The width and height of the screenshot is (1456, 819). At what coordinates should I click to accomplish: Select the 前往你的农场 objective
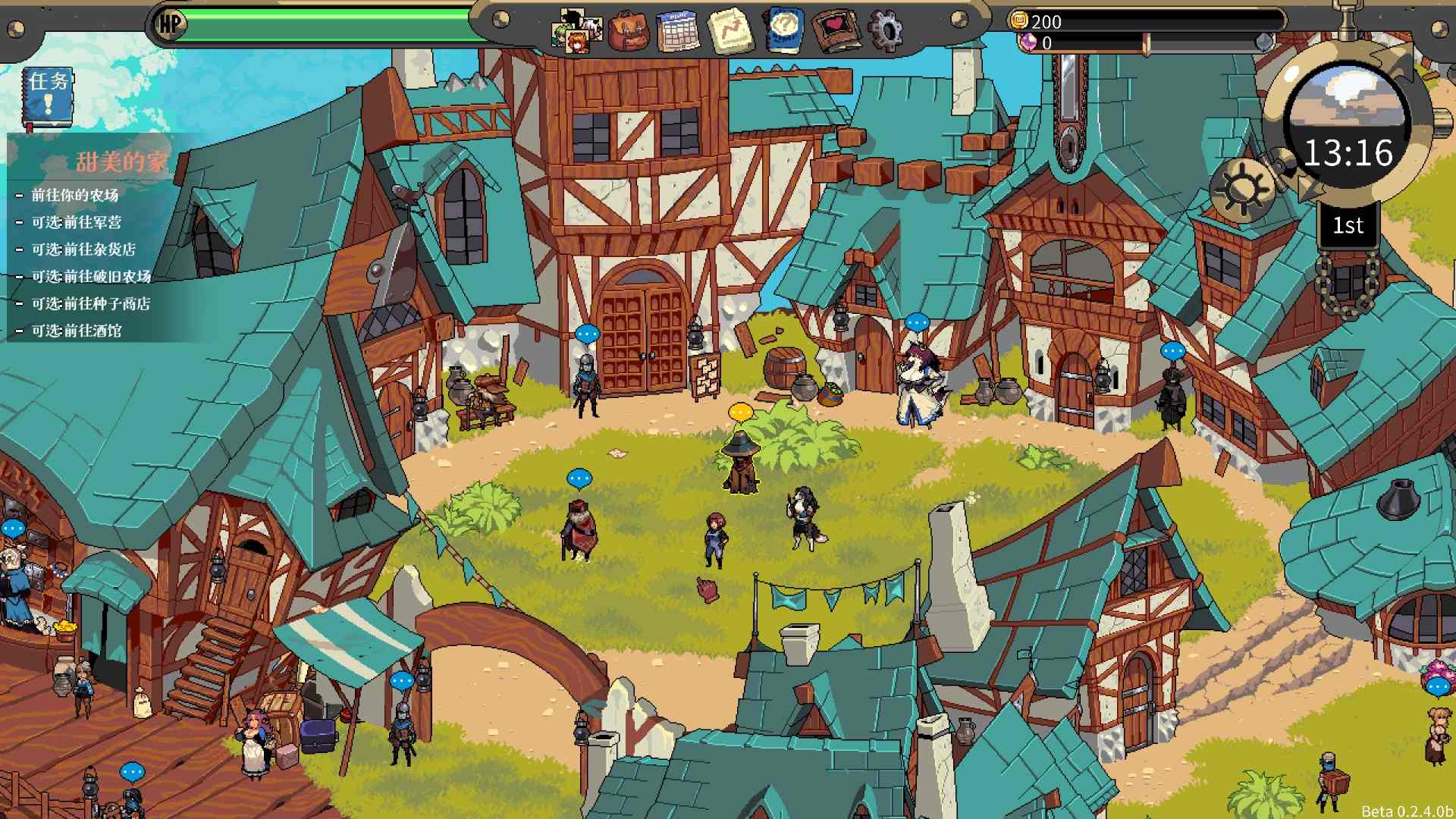[x=75, y=196]
